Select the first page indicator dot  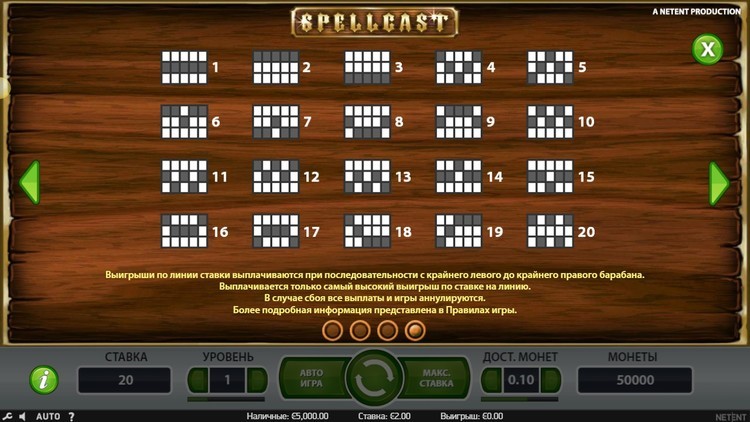click(334, 329)
